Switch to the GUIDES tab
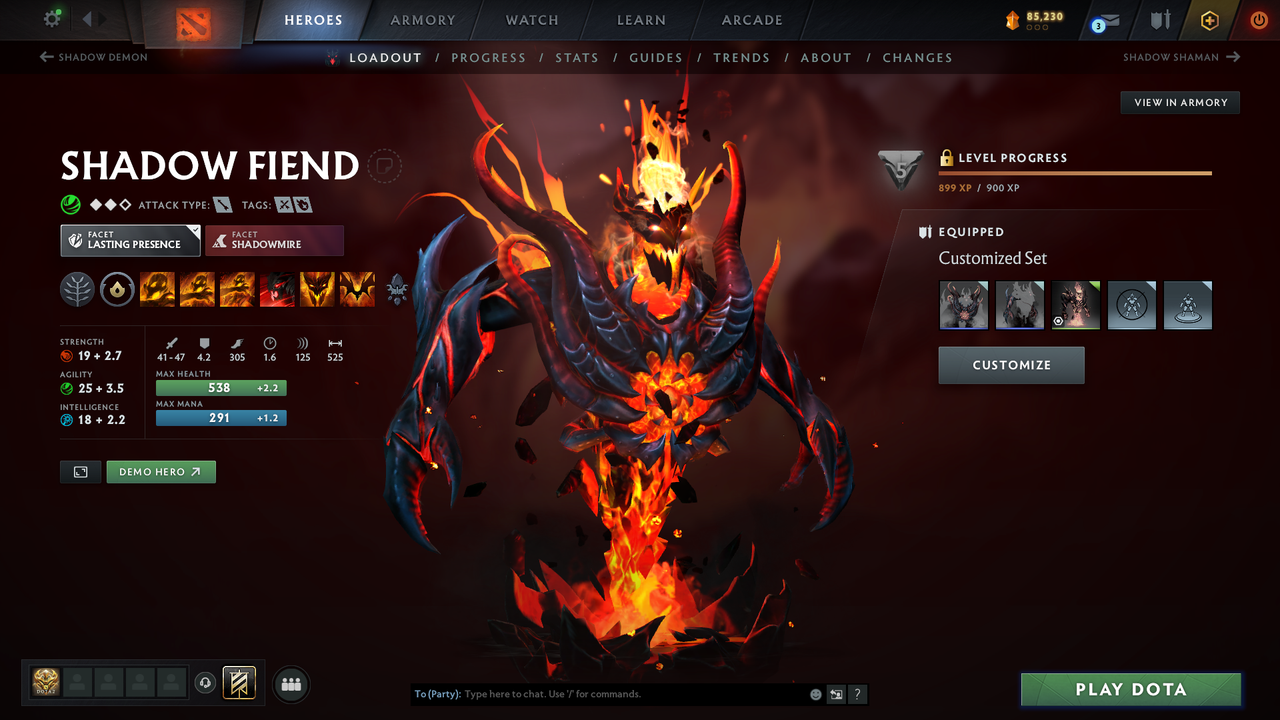This screenshot has height=720, width=1280. tap(656, 57)
